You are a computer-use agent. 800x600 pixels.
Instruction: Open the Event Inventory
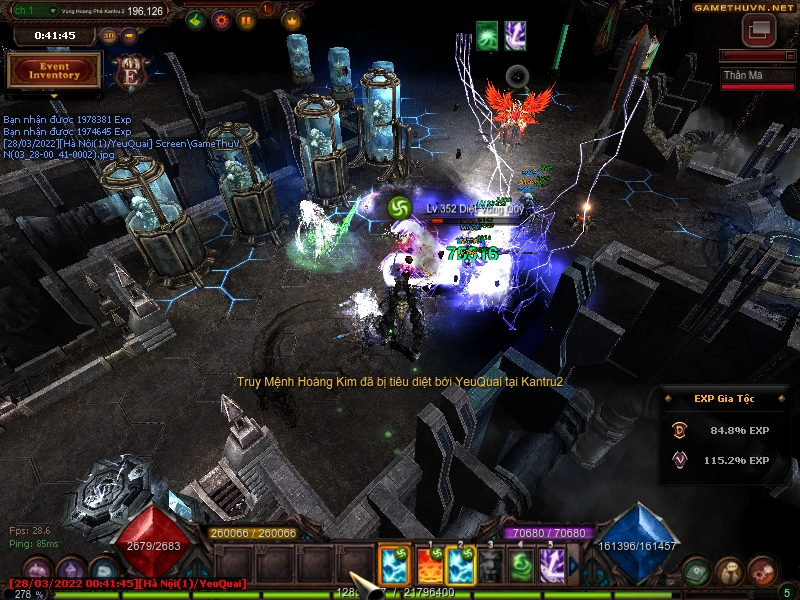click(54, 70)
